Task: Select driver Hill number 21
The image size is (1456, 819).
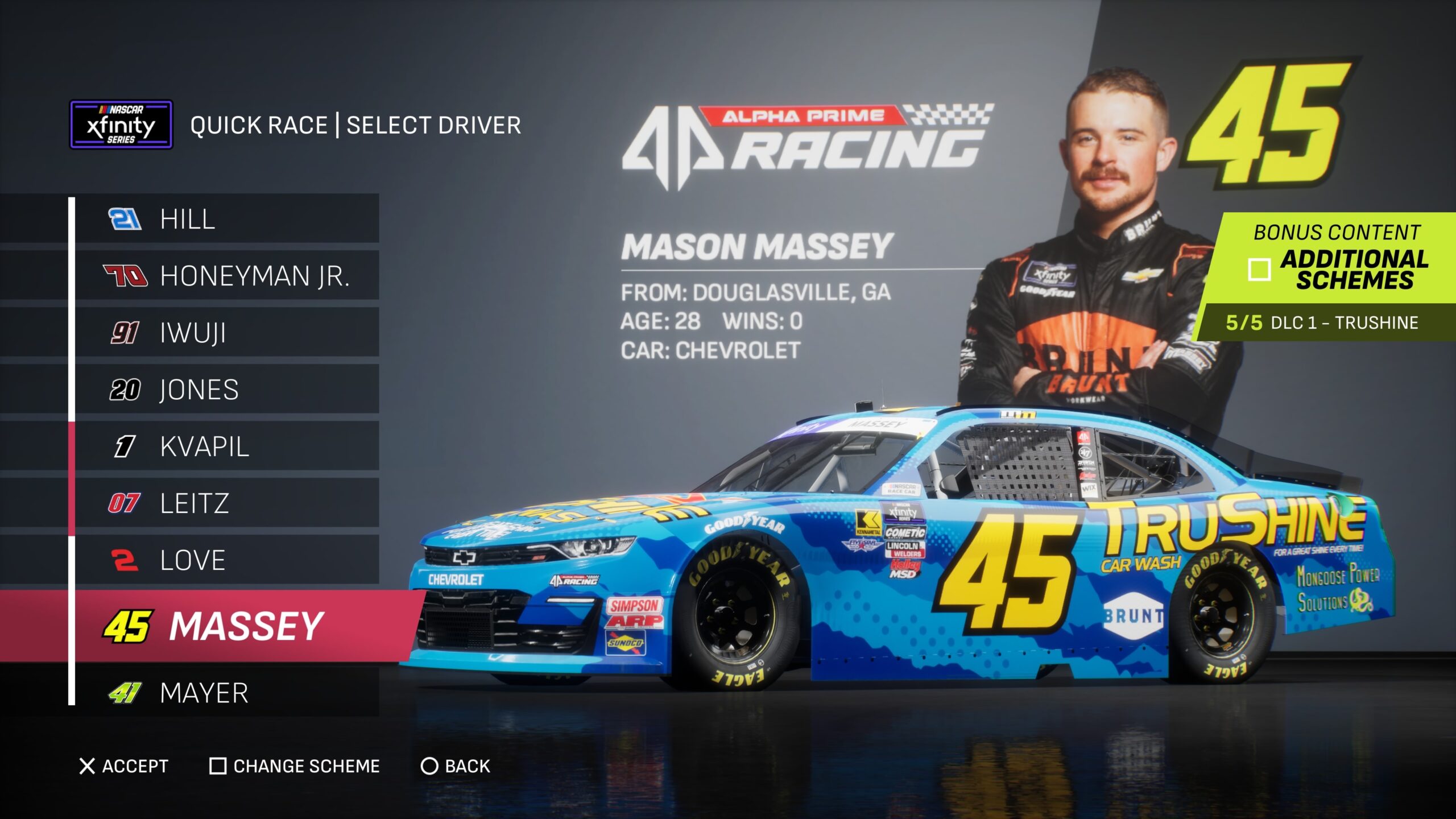Action: pyautogui.click(x=226, y=219)
